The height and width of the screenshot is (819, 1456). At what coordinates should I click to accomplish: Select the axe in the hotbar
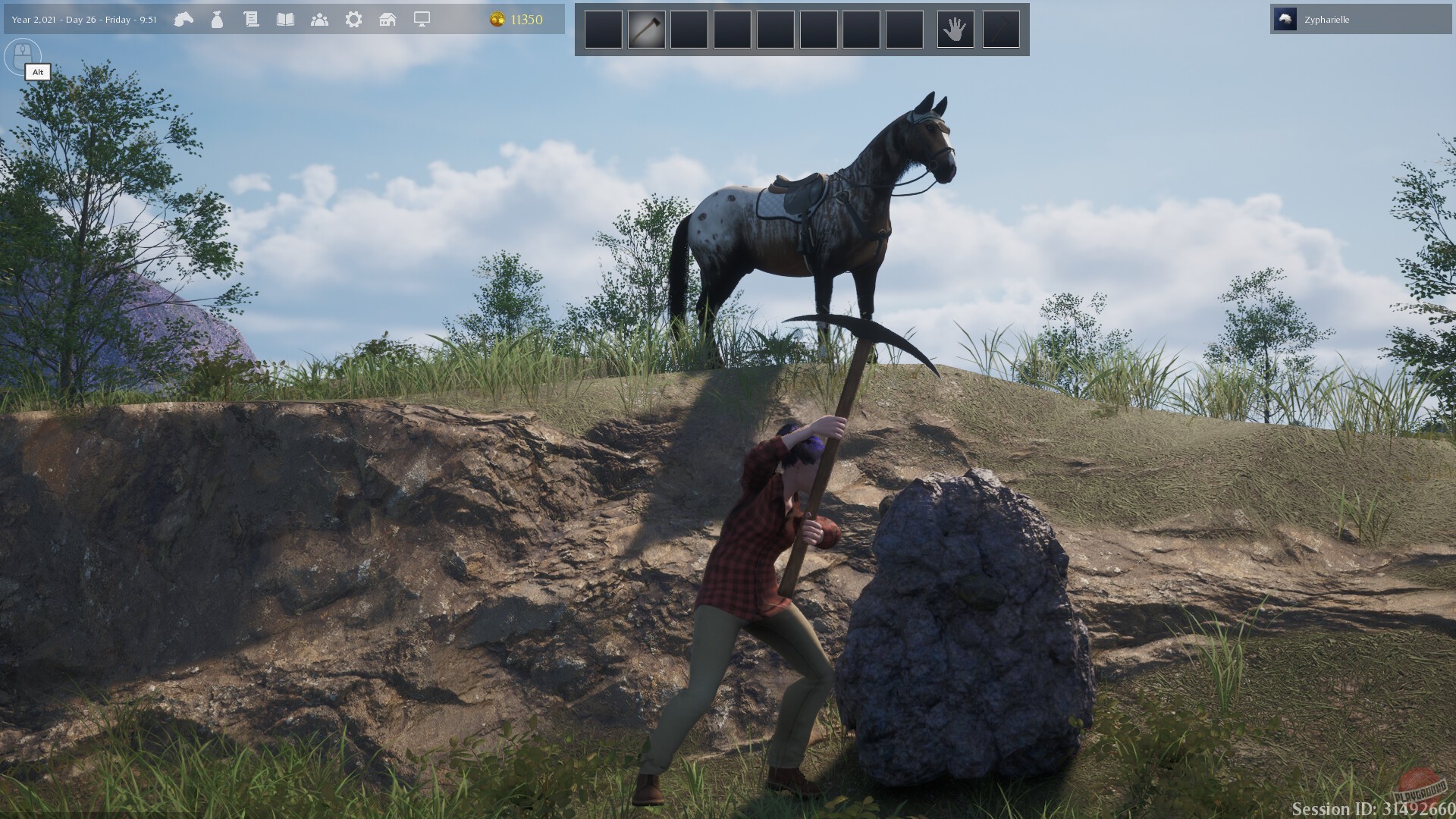pos(646,28)
